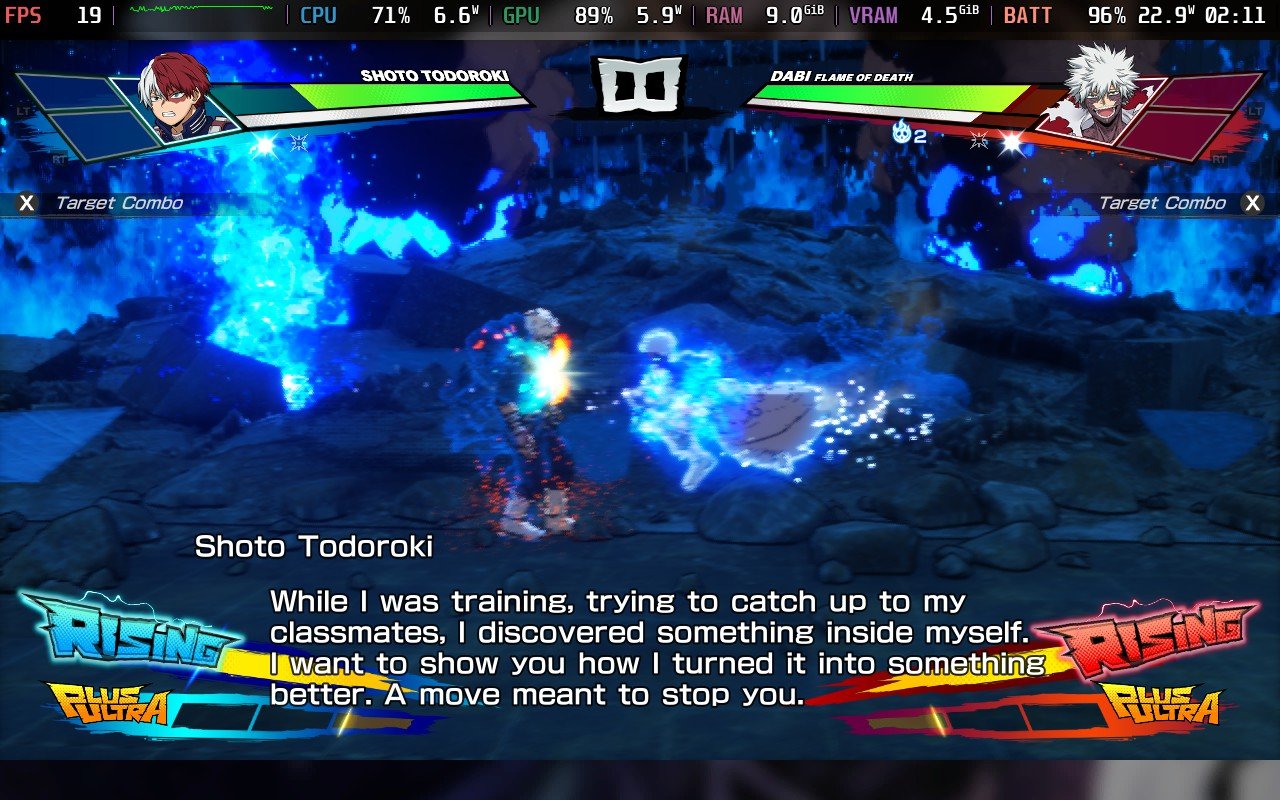This screenshot has height=800, width=1280.
Task: Click the blue flame icon under Dabi's health bar
Action: (x=902, y=131)
